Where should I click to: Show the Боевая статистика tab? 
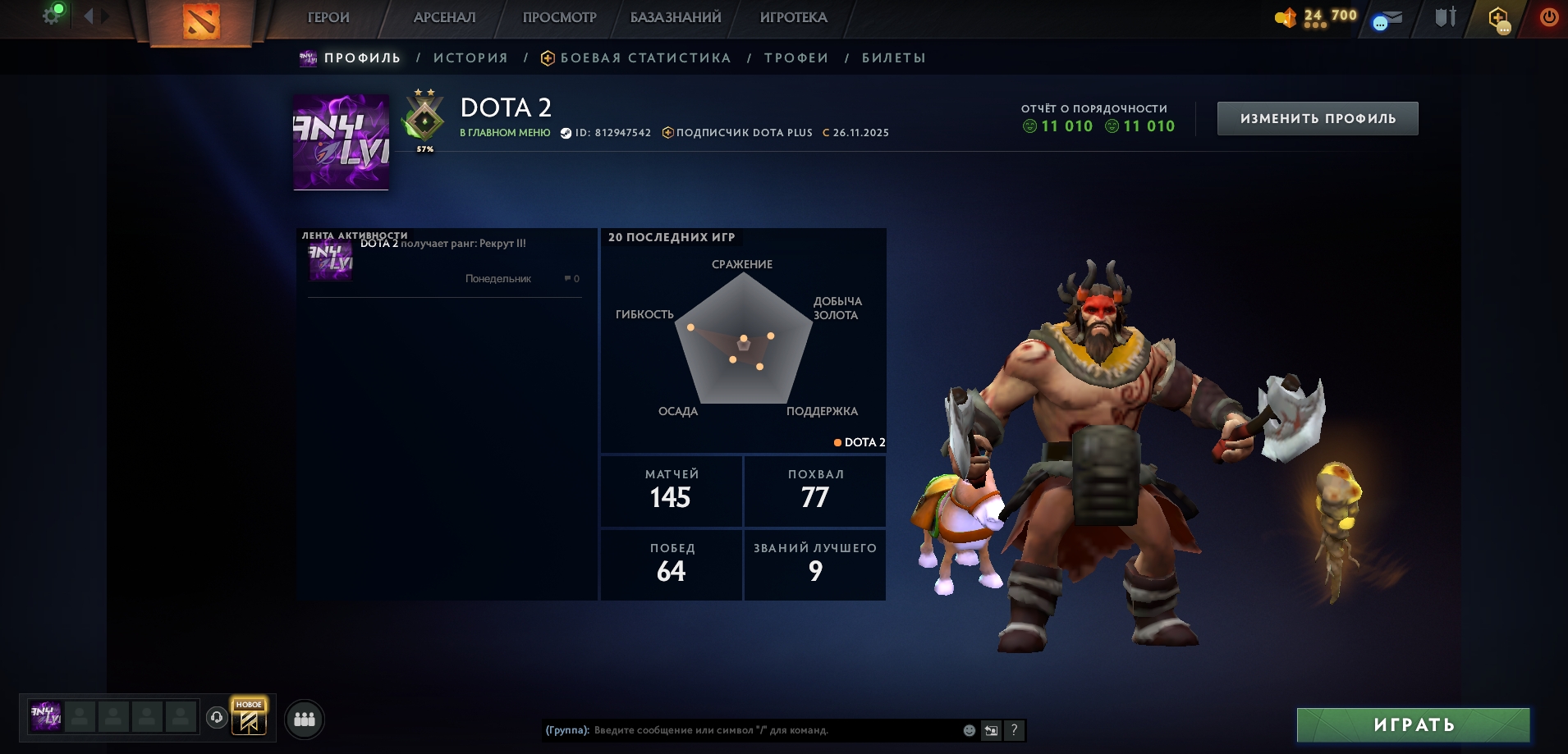pos(644,58)
